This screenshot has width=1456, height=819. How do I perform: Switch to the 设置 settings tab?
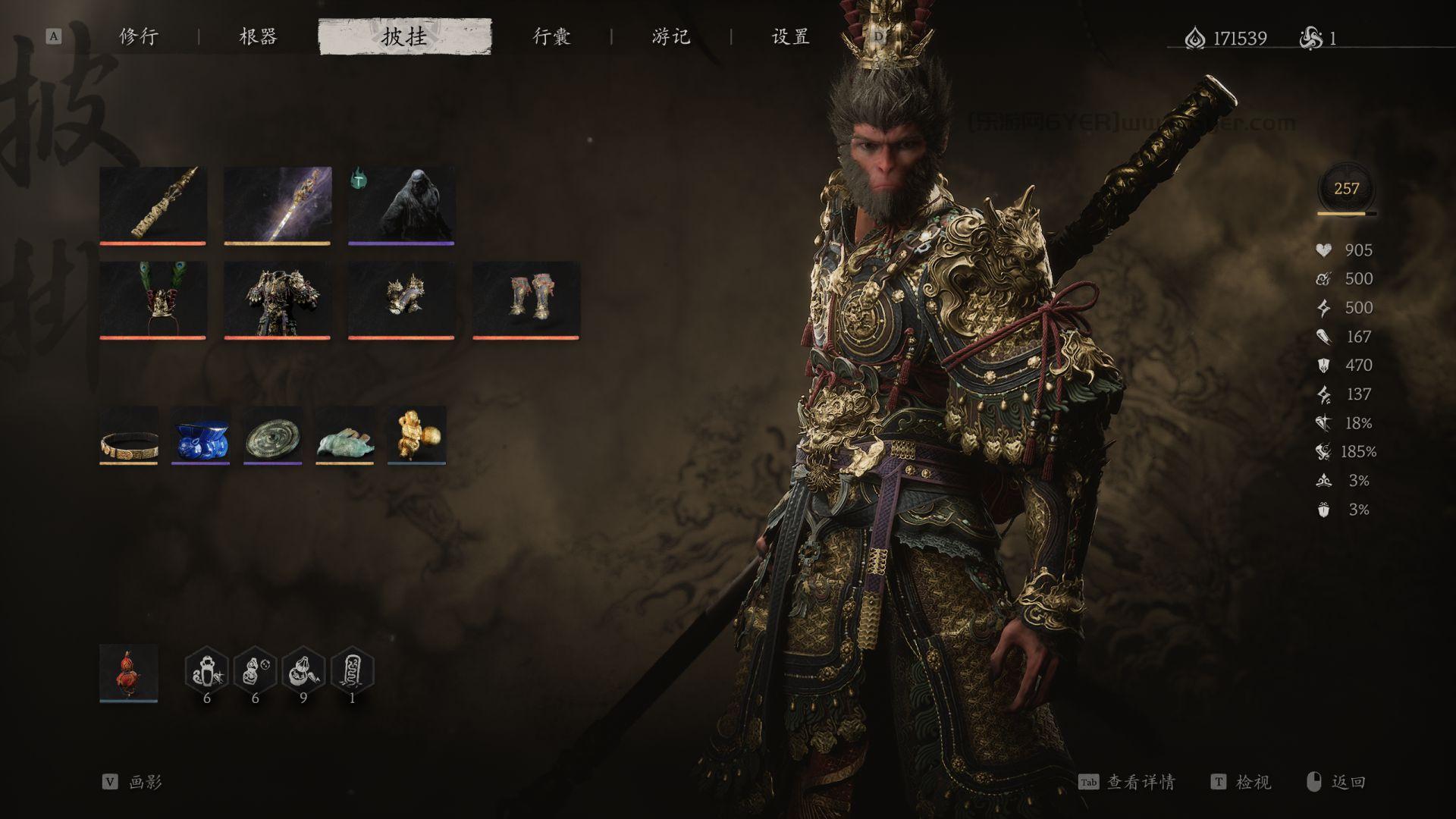(x=791, y=36)
